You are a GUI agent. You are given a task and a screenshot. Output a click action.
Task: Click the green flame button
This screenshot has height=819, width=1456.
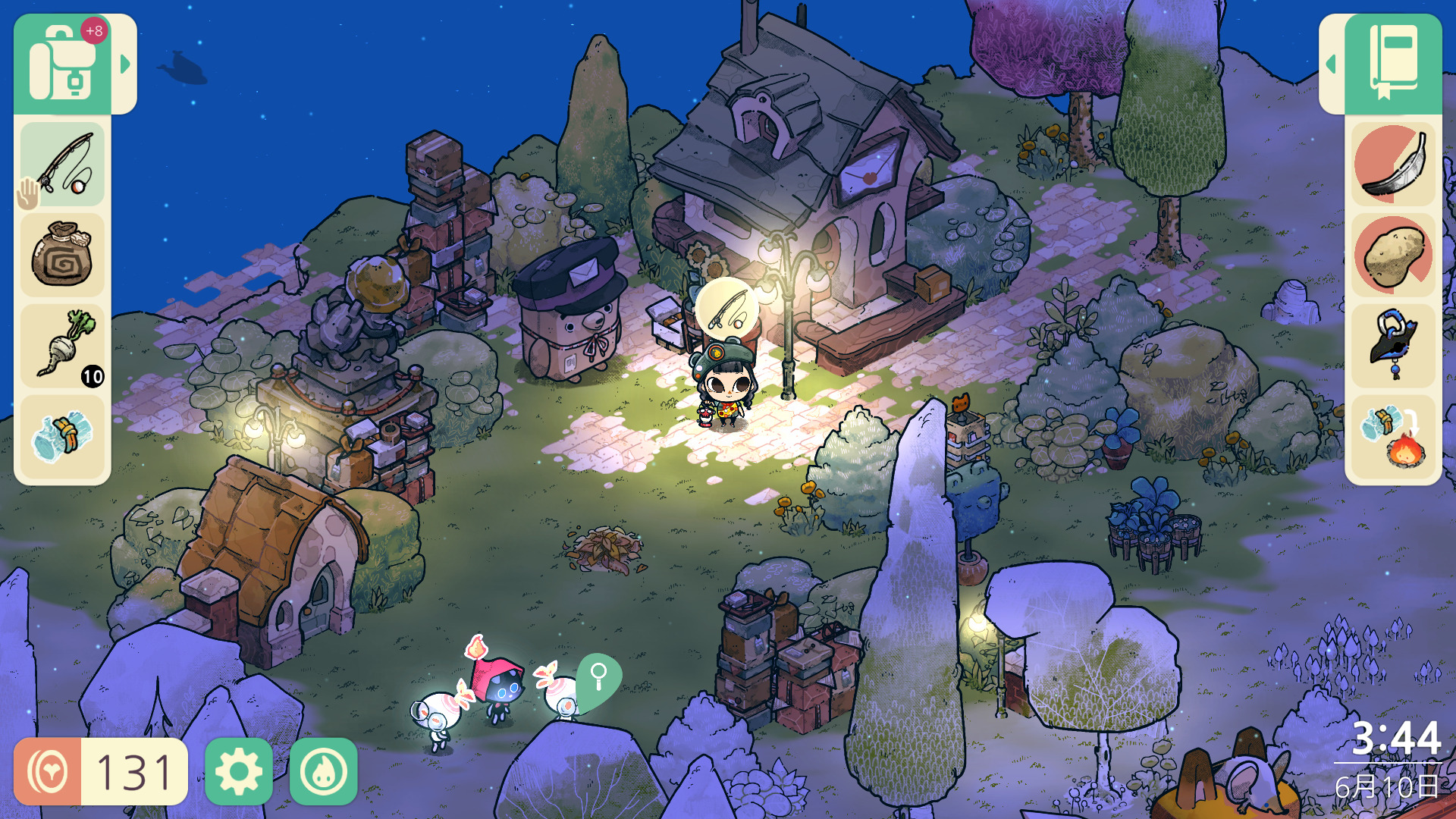[x=324, y=771]
